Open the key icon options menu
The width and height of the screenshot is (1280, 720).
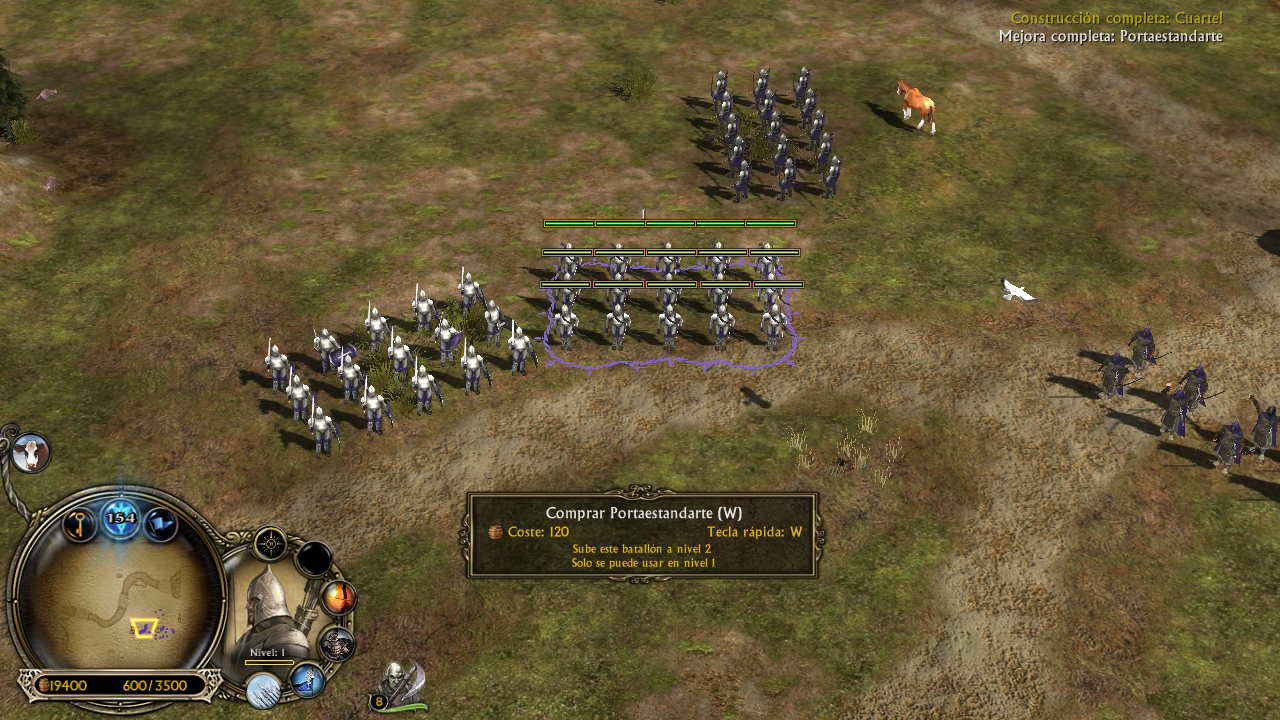pos(80,524)
